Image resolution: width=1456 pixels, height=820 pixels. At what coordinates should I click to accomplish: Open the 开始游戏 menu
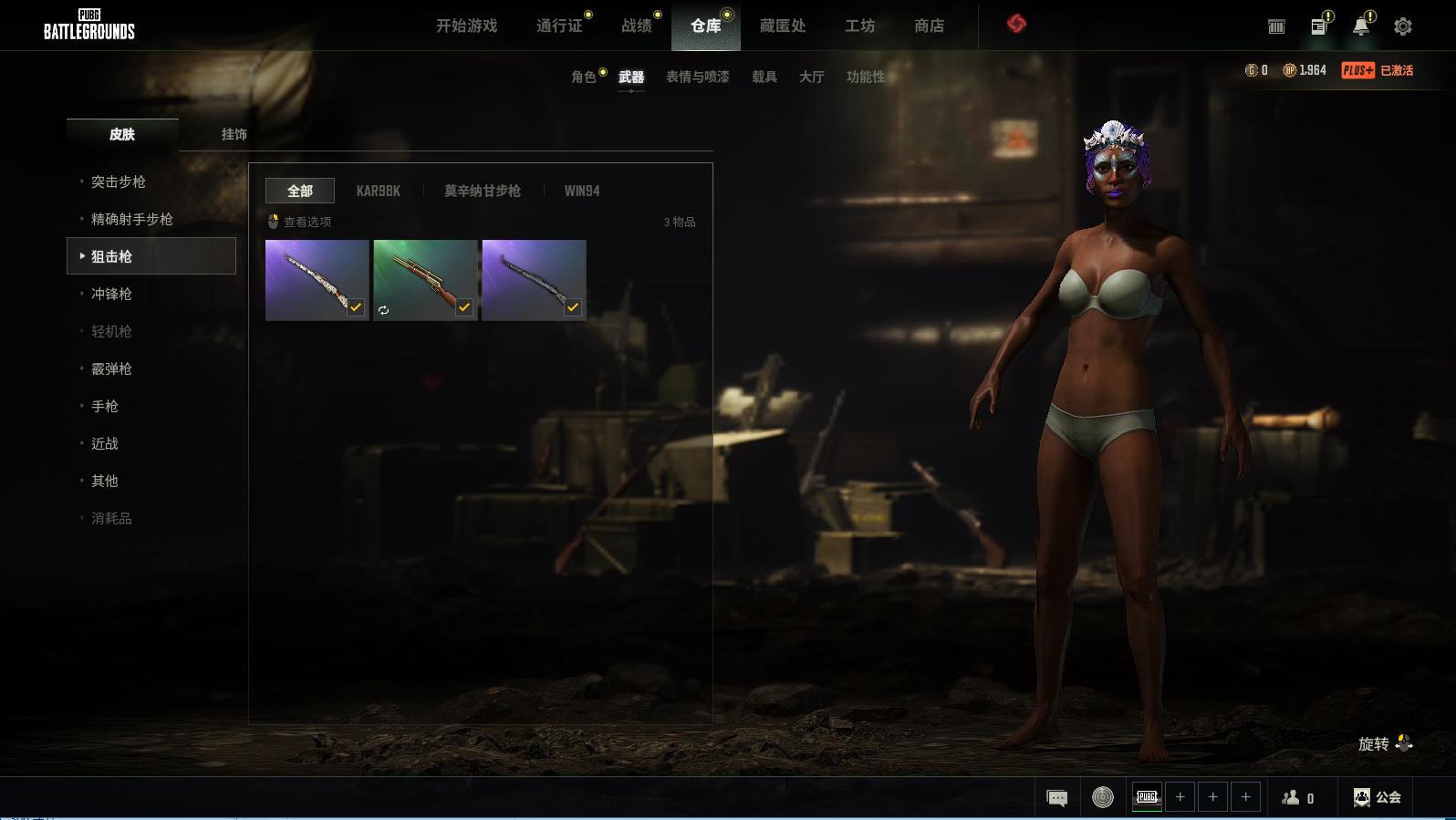coord(466,26)
